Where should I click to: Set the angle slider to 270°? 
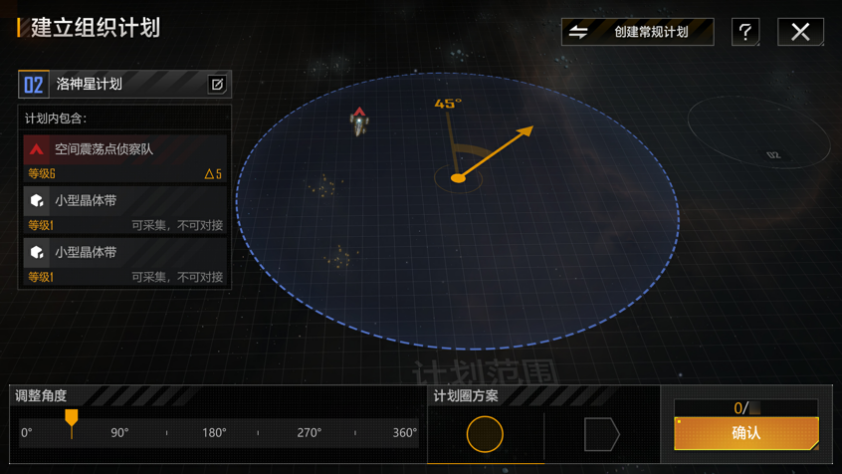pos(309,433)
